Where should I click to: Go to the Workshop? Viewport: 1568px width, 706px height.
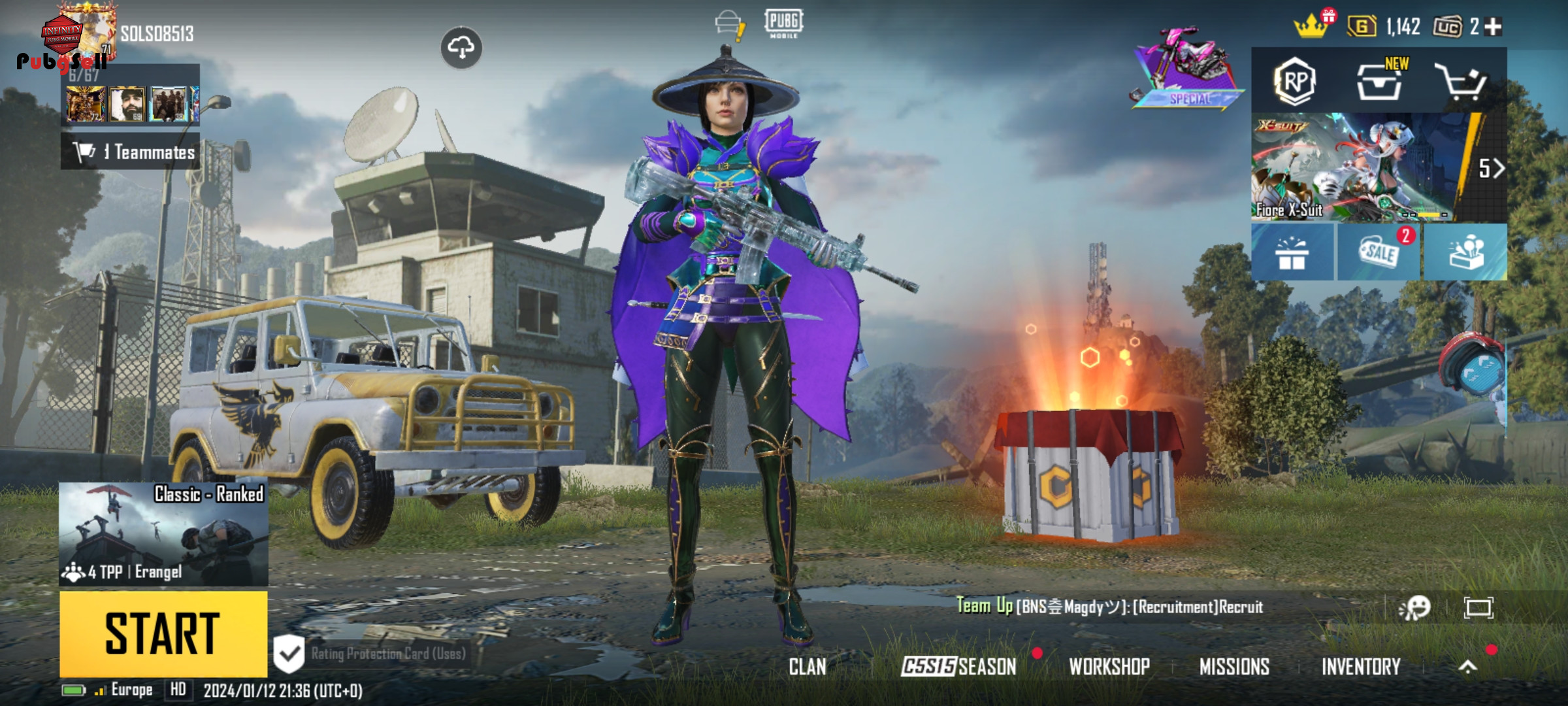point(1109,667)
